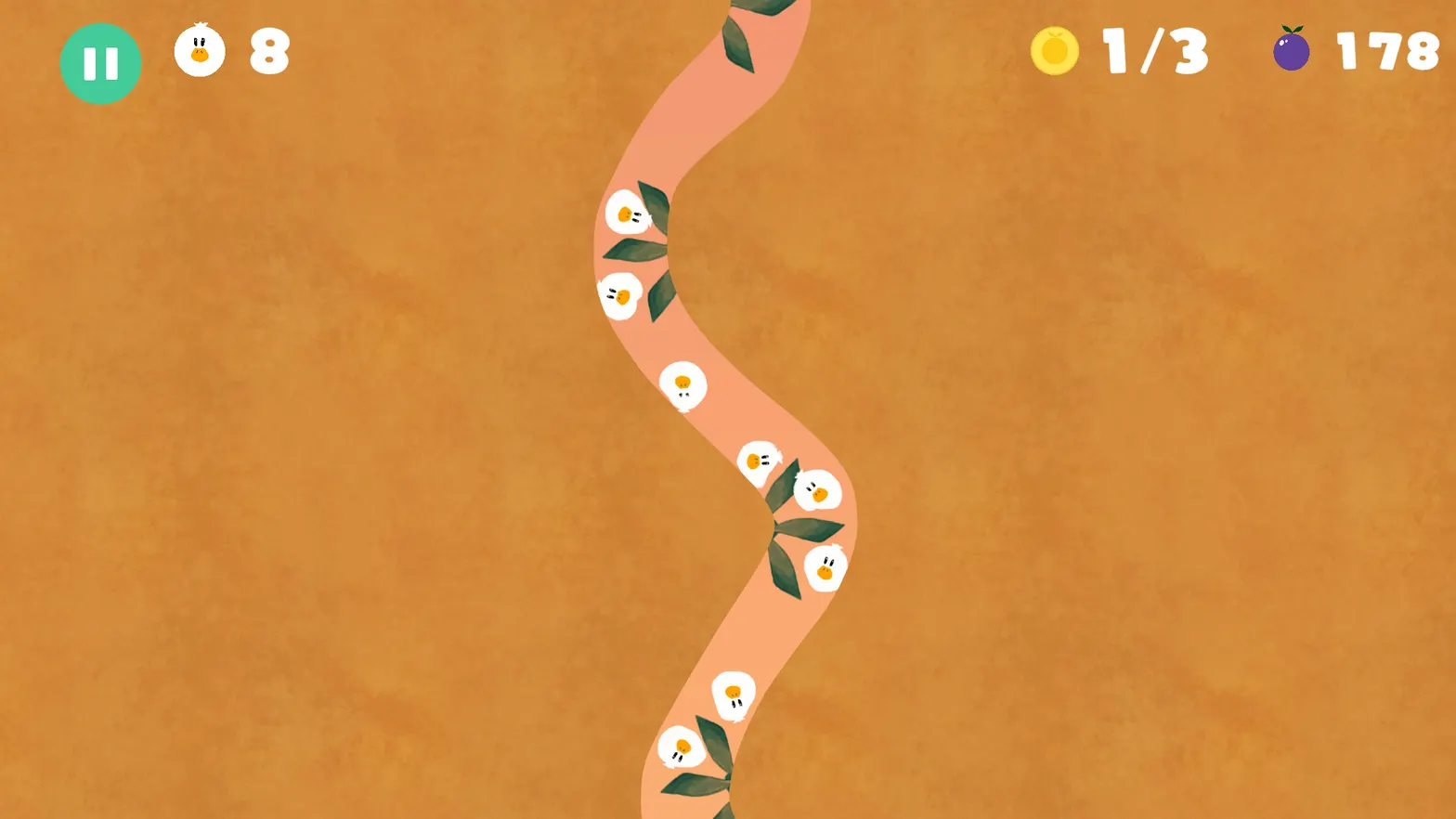The width and height of the screenshot is (1456, 819).
Task: Click the orange background area
Action: point(279,418)
